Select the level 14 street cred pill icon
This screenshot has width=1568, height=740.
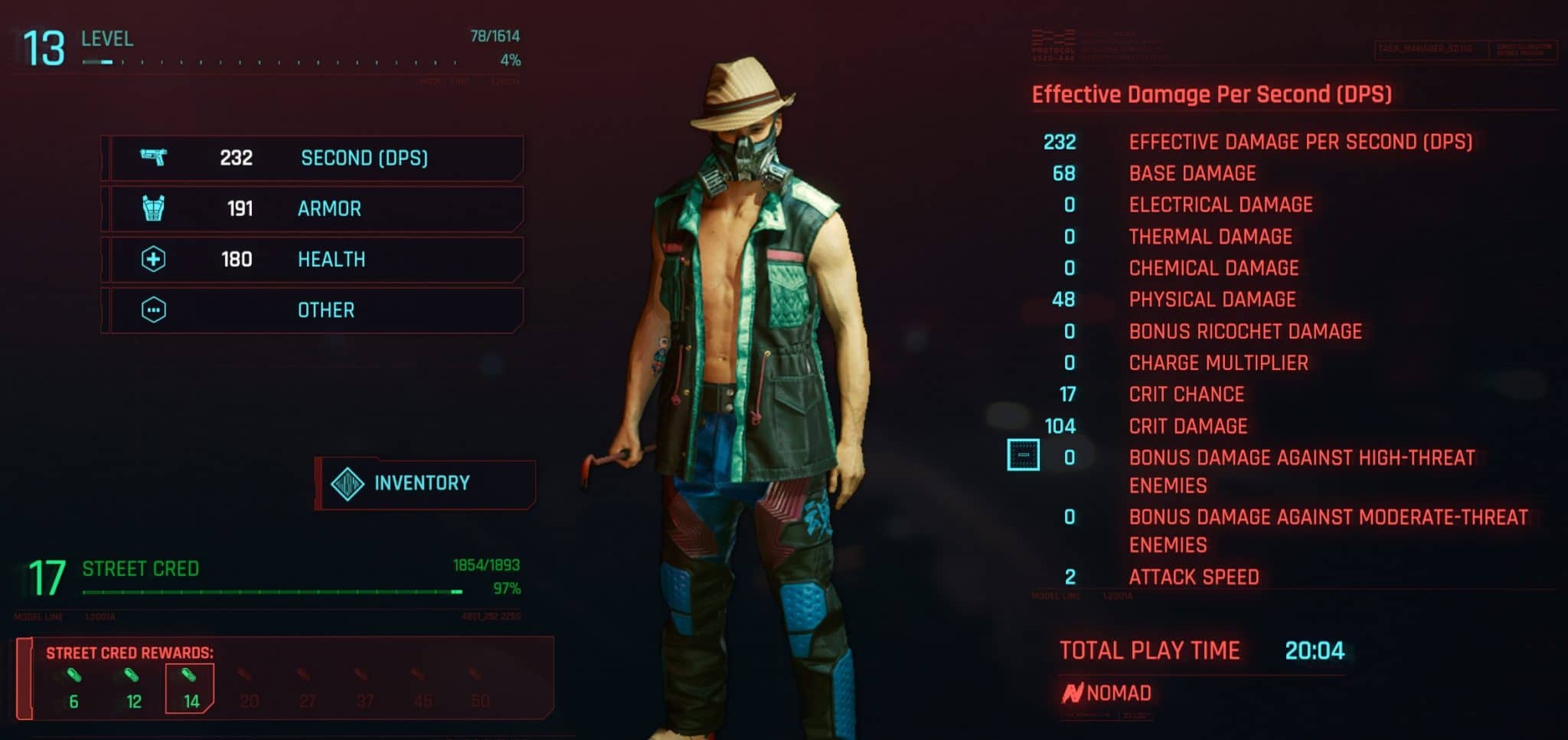coord(188,676)
